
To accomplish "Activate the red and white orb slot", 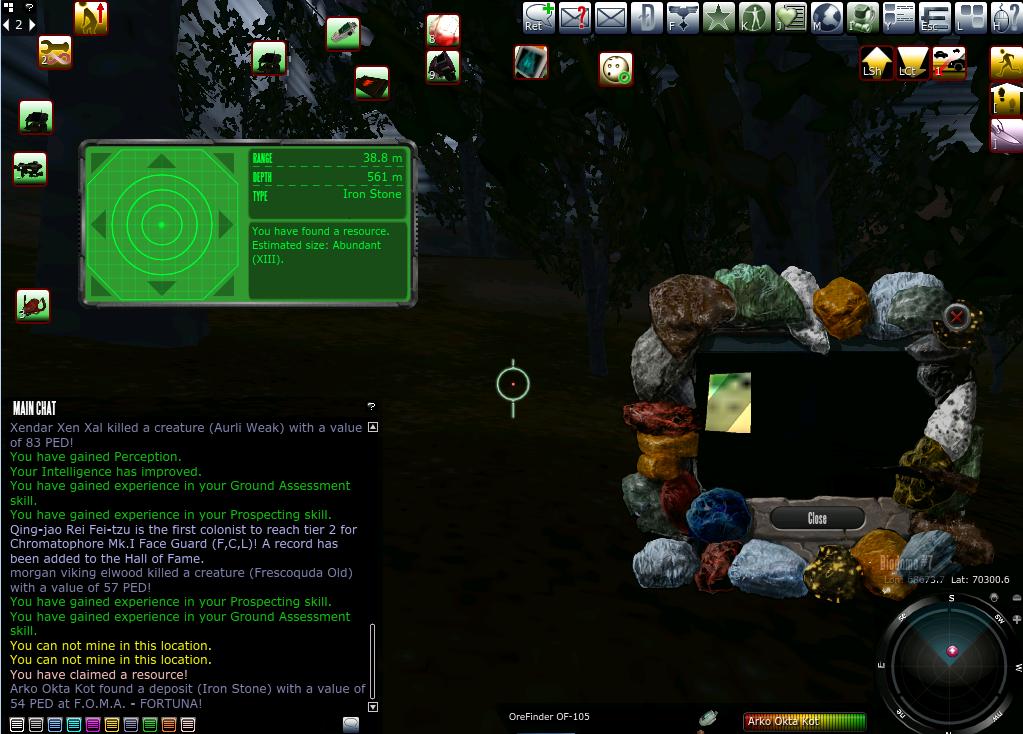I will point(442,29).
